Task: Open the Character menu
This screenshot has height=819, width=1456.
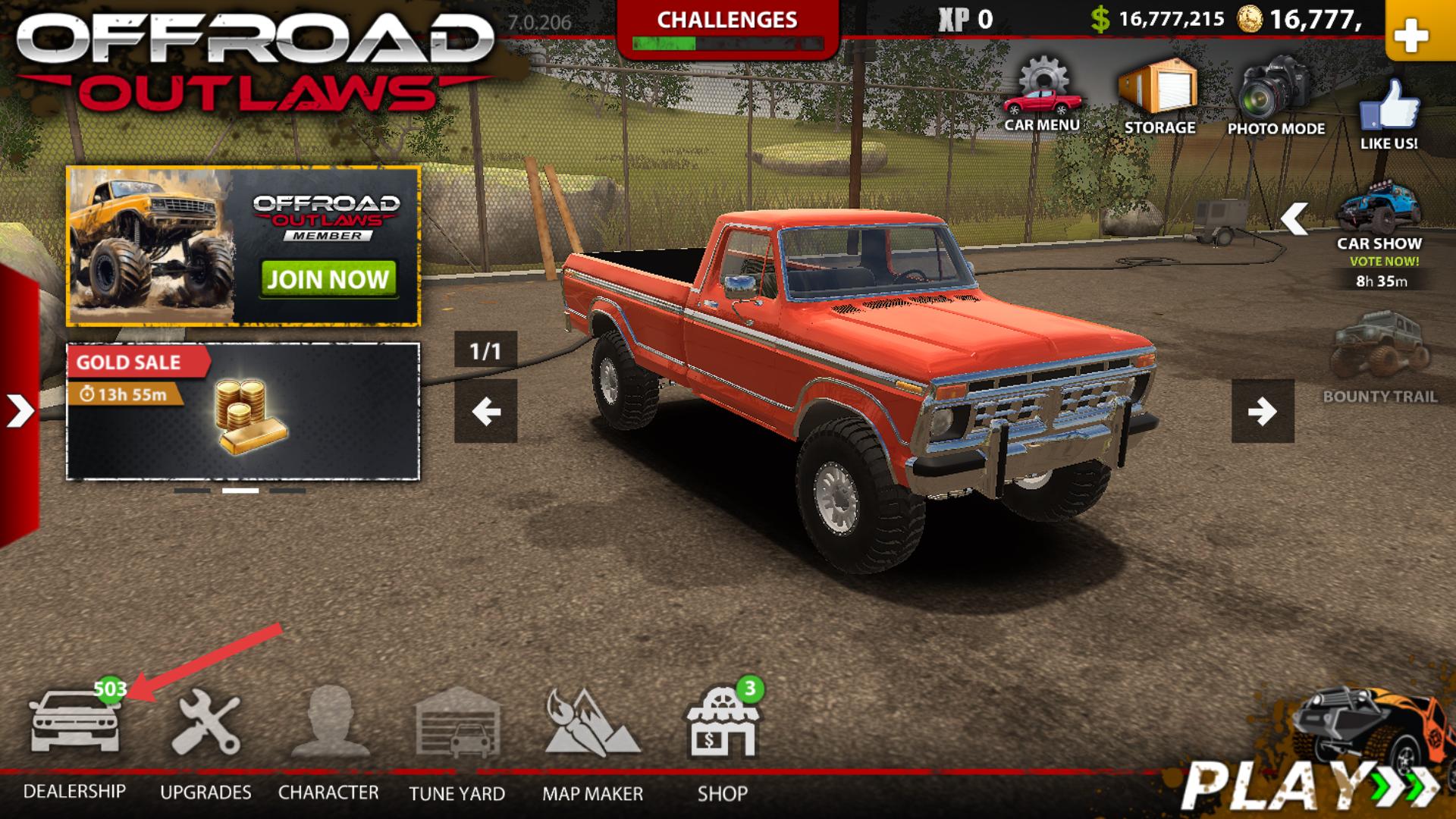Action: (x=328, y=724)
